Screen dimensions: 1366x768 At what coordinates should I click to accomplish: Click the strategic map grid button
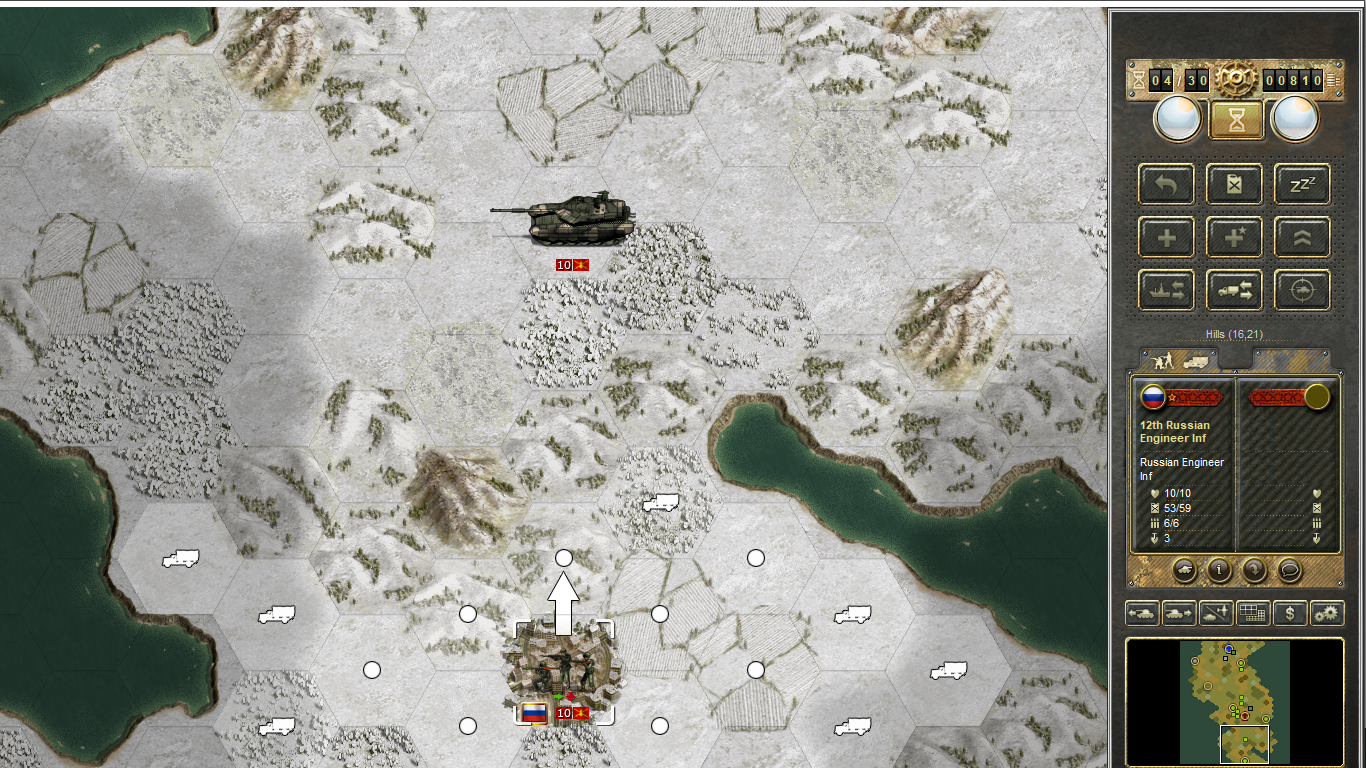[1253, 613]
